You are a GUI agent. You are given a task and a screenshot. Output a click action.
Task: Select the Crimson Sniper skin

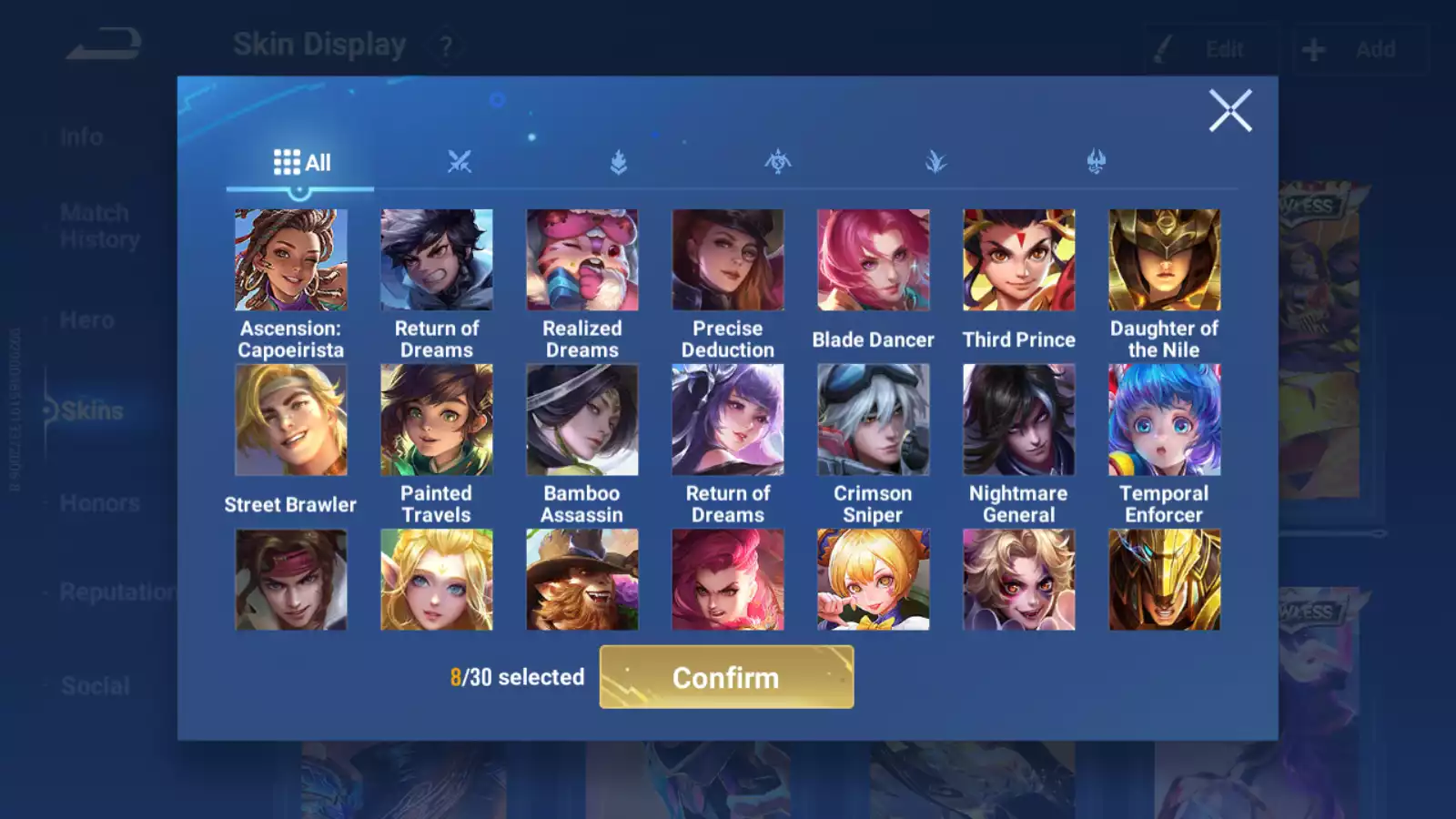tap(874, 420)
